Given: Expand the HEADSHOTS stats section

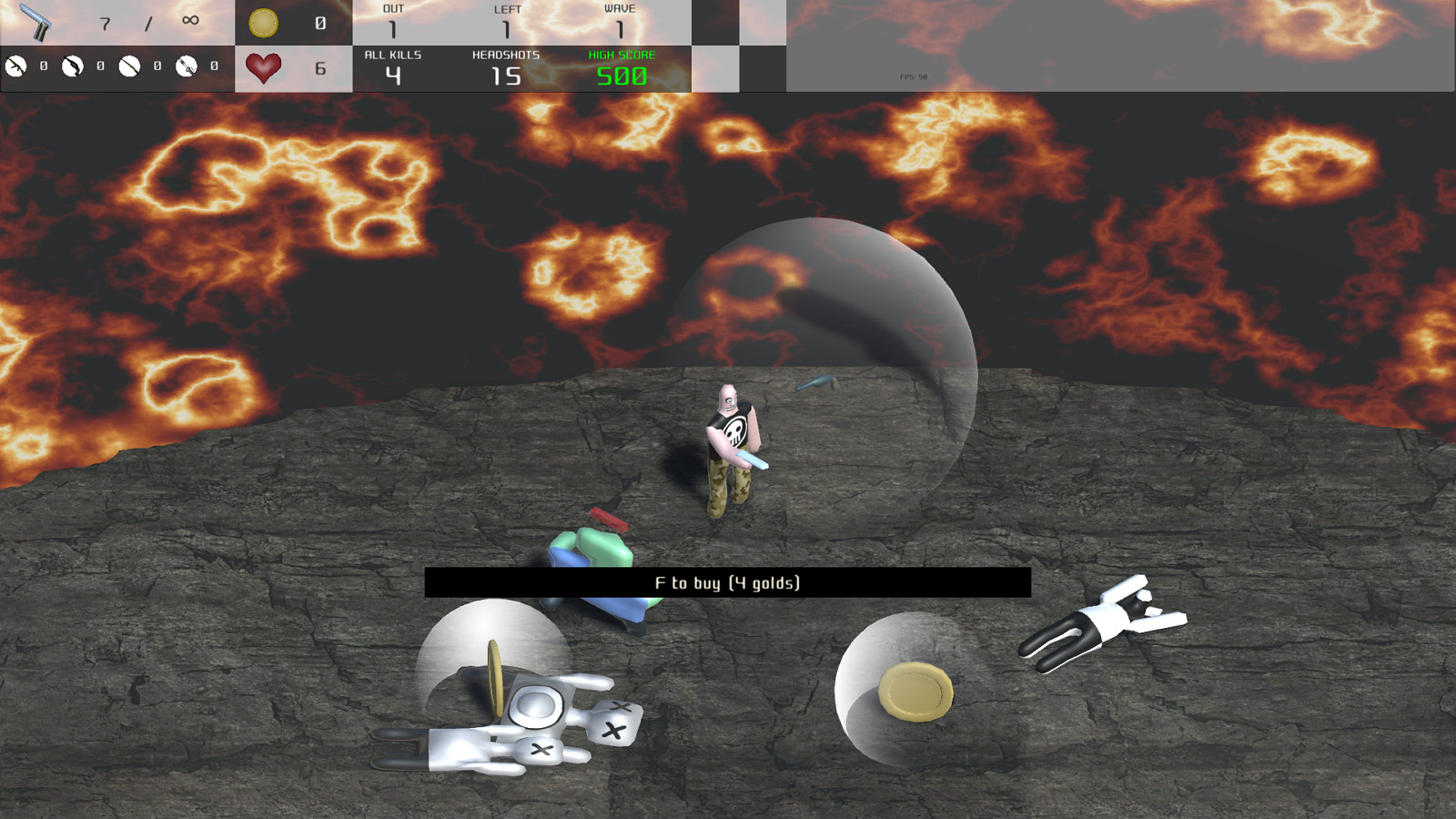Looking at the screenshot, I should [x=507, y=66].
